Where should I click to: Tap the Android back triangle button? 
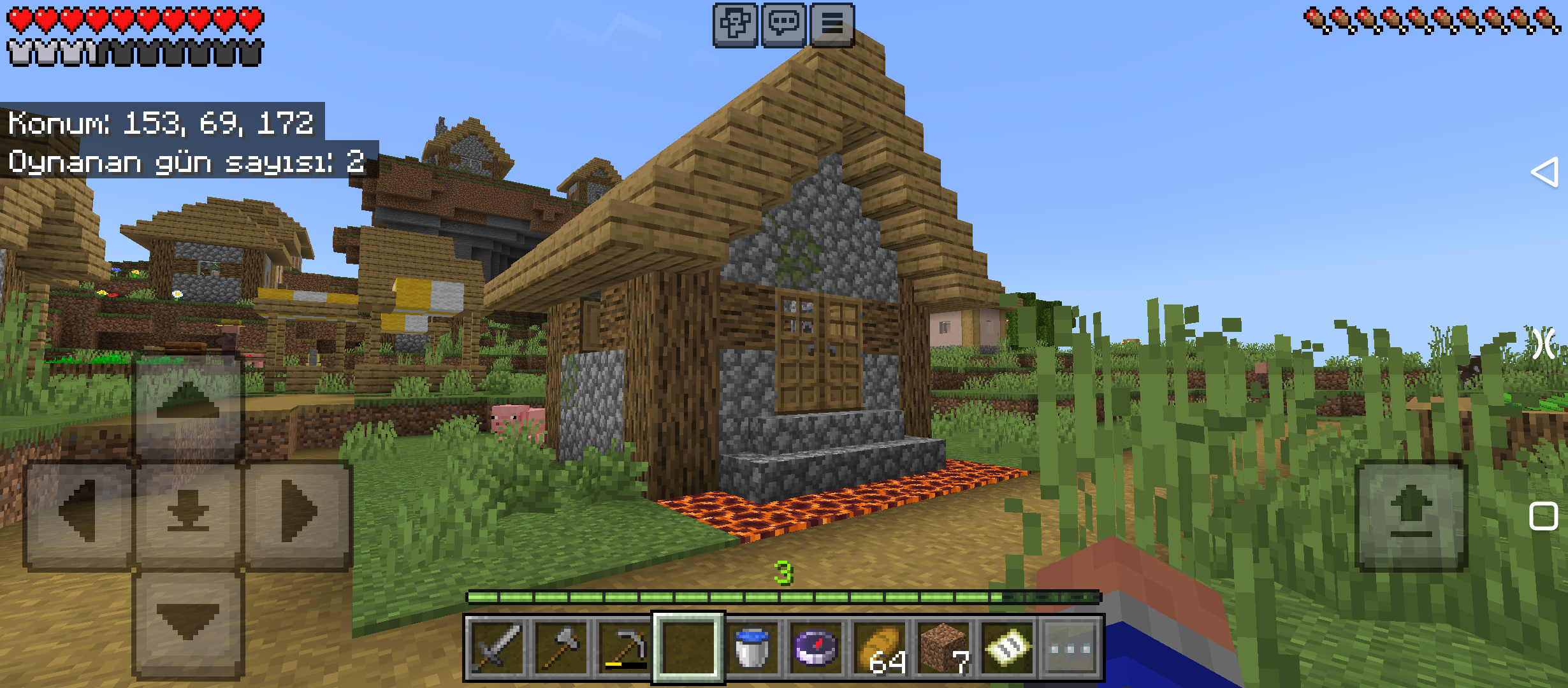pos(1544,172)
